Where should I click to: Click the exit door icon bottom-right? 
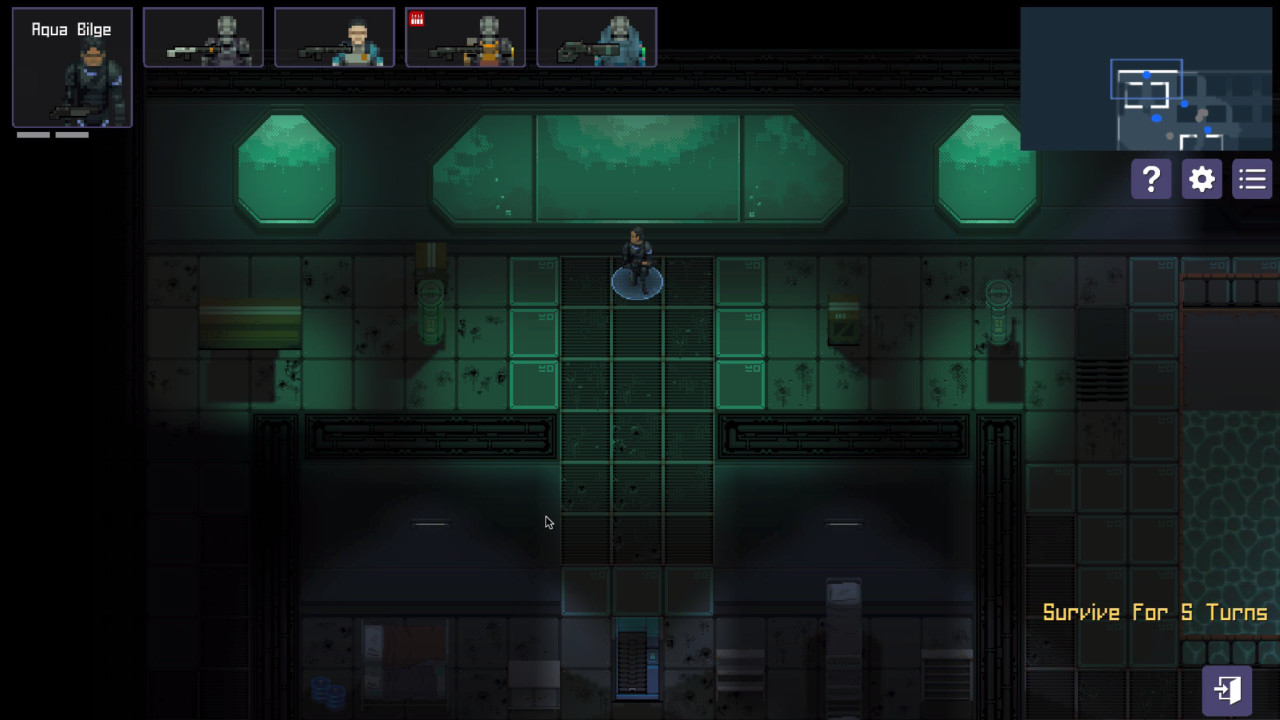pyautogui.click(x=1226, y=689)
